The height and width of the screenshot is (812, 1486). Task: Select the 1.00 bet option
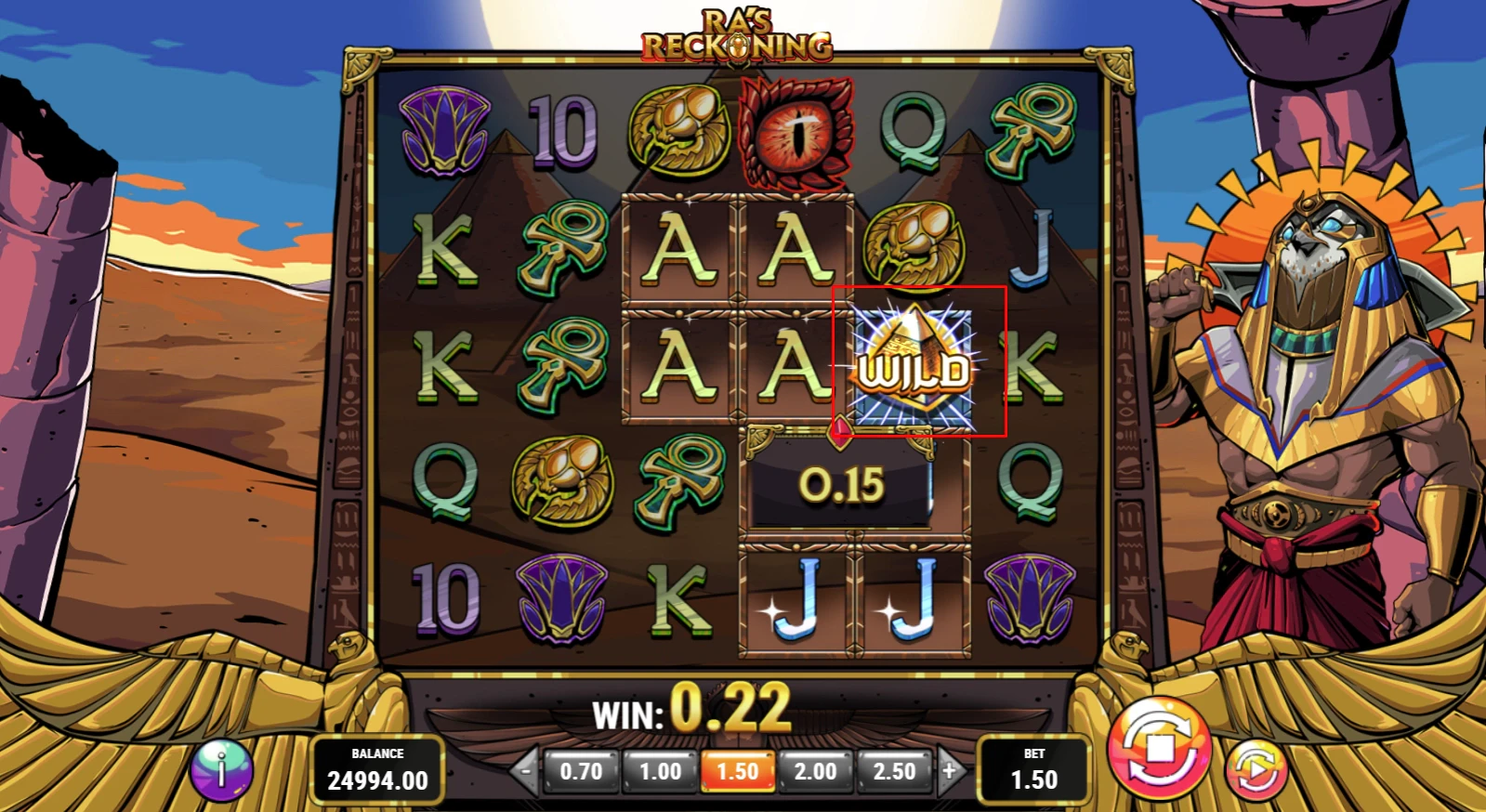(661, 770)
